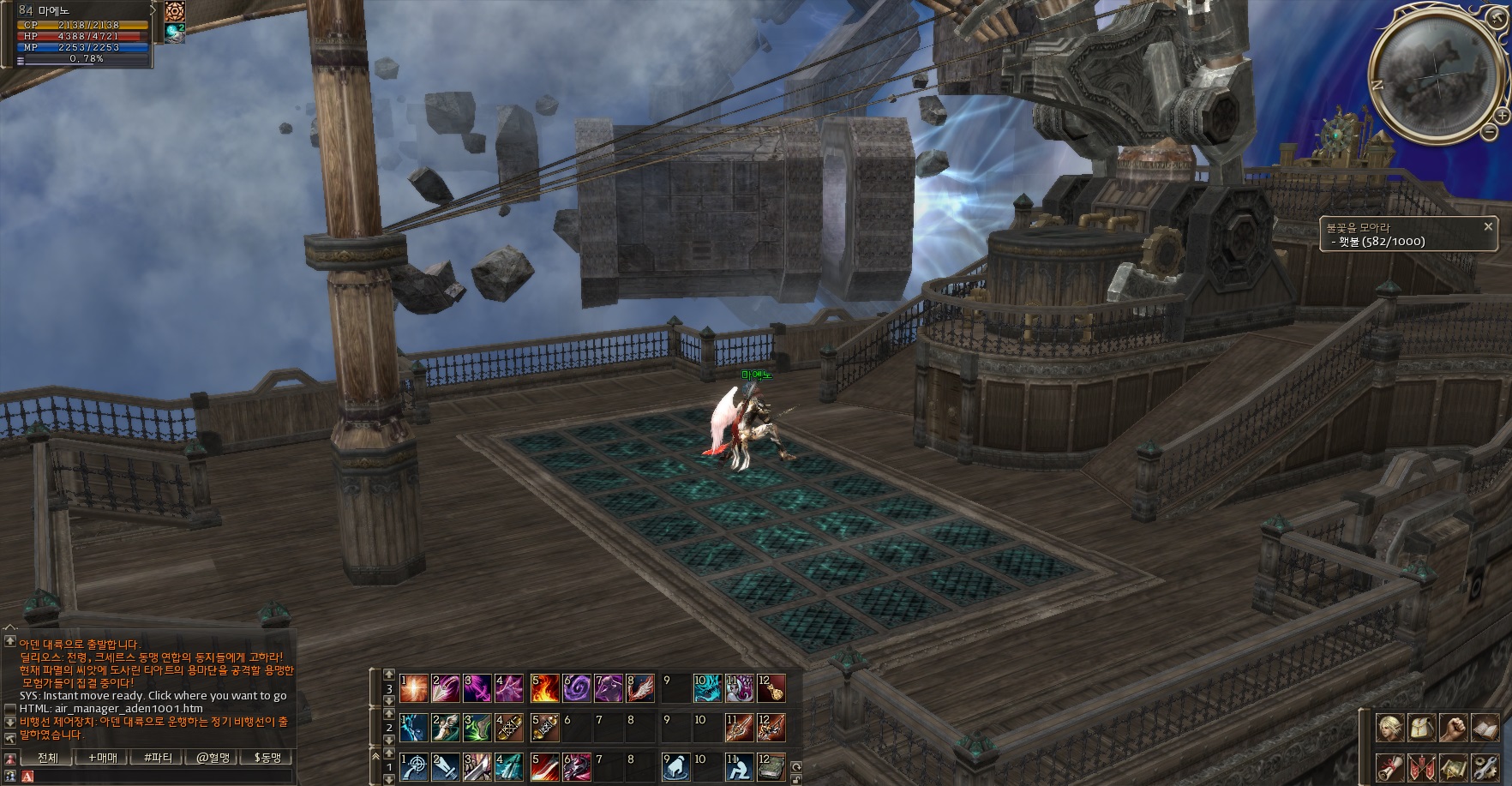The image size is (1512, 786).
Task: Use the gold pouch item in slot 12
Action: (771, 688)
